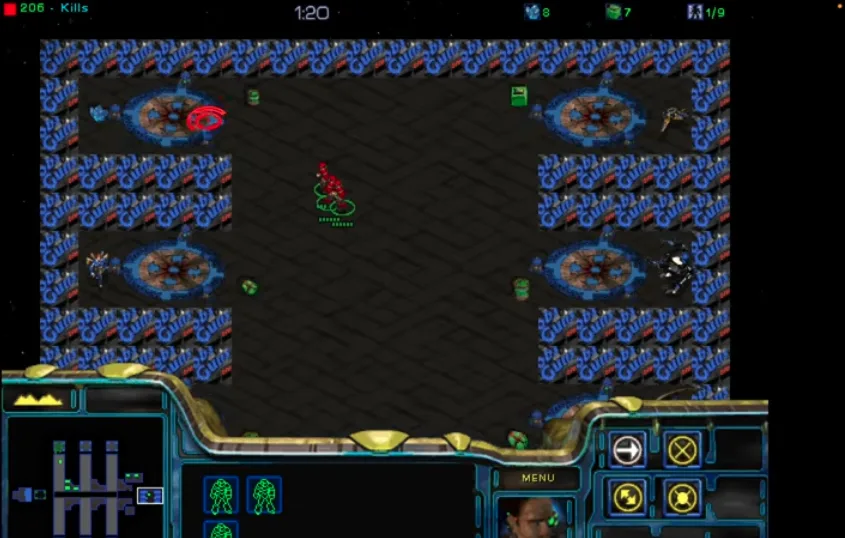This screenshot has height=538, width=845.
Task: Open the game MENU button
Action: click(537, 478)
